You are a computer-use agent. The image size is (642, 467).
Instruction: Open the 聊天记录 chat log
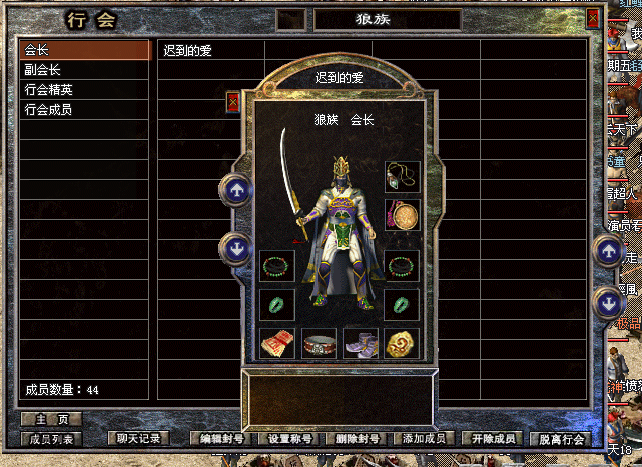pos(138,438)
